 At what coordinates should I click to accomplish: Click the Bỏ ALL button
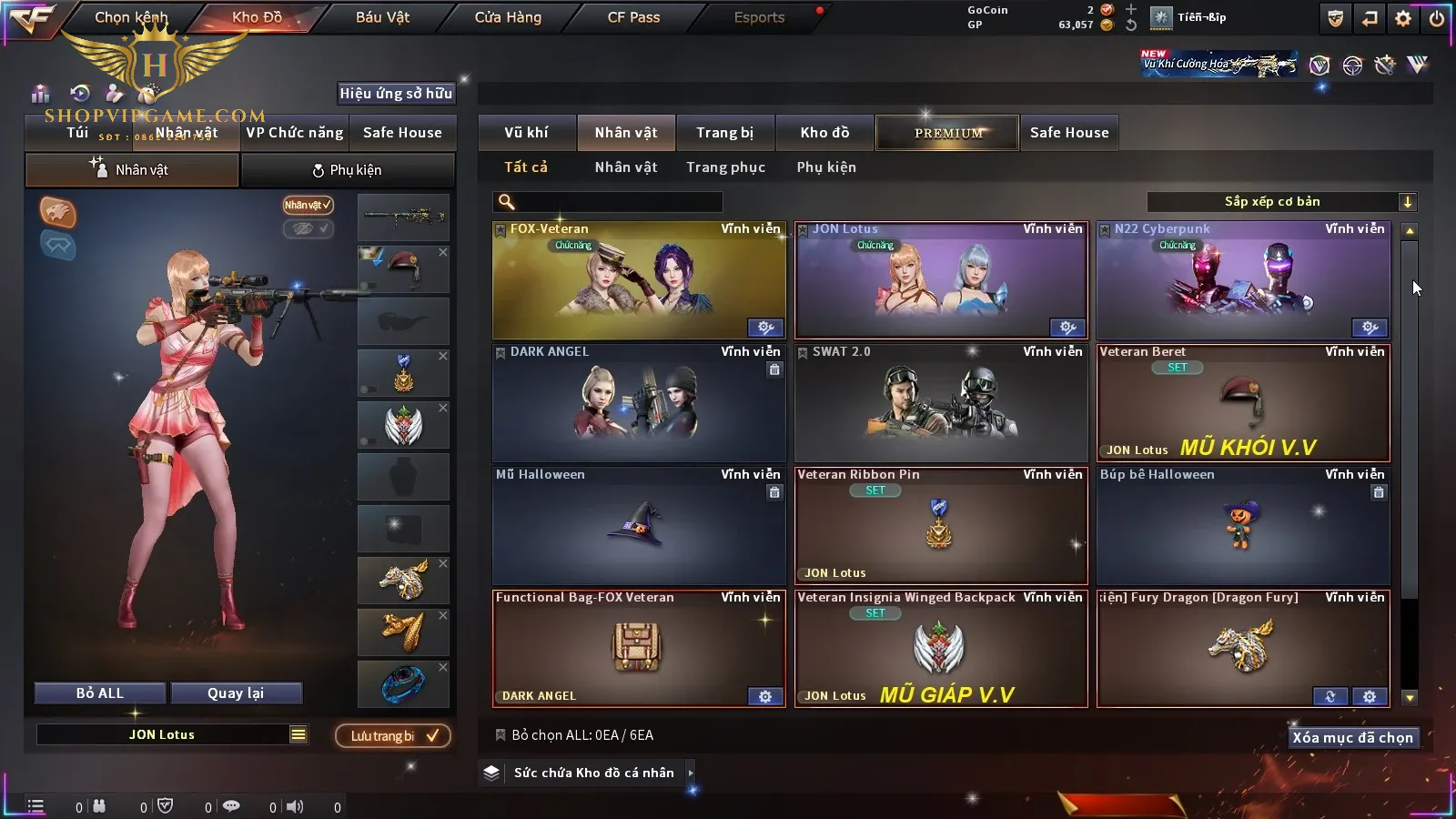100,693
